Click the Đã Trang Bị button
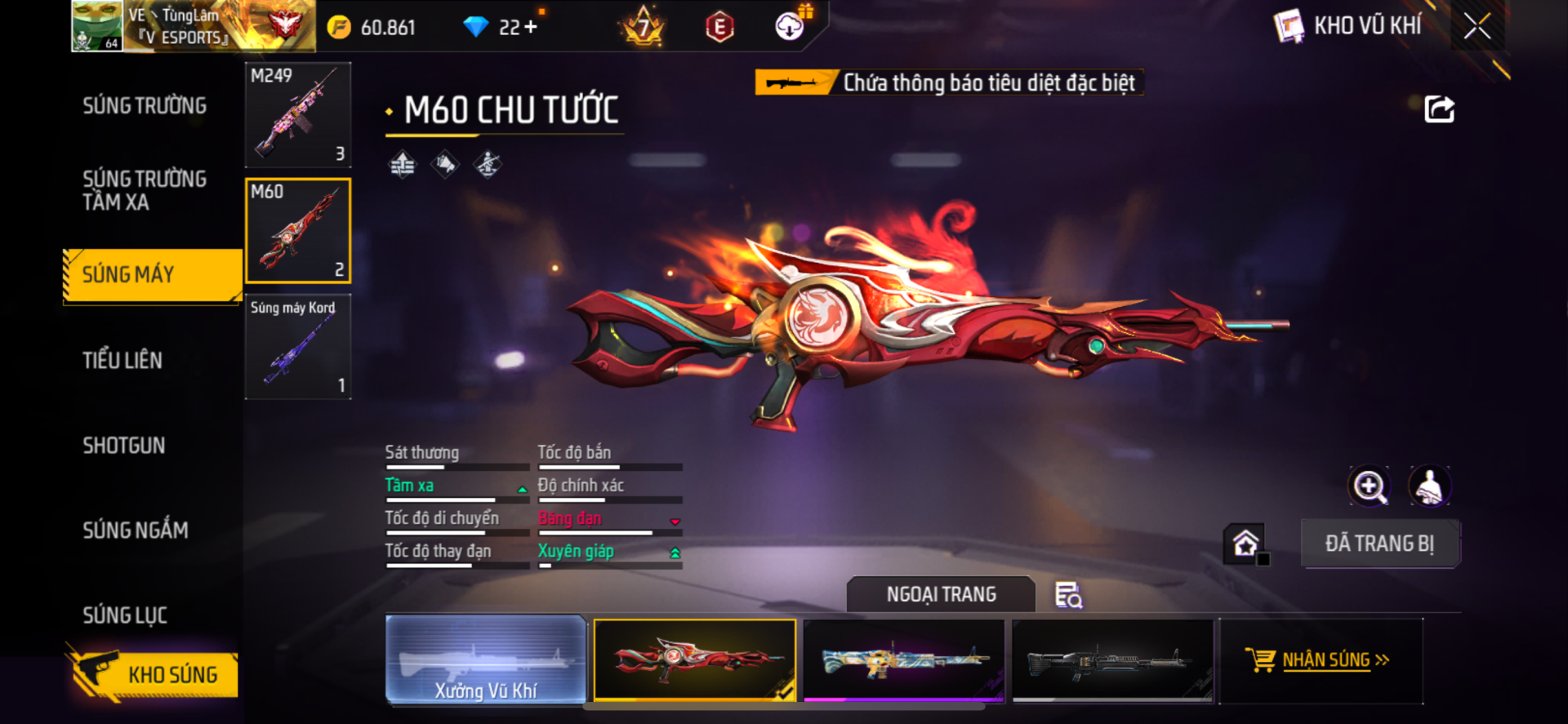This screenshot has width=1568, height=724. [1379, 544]
